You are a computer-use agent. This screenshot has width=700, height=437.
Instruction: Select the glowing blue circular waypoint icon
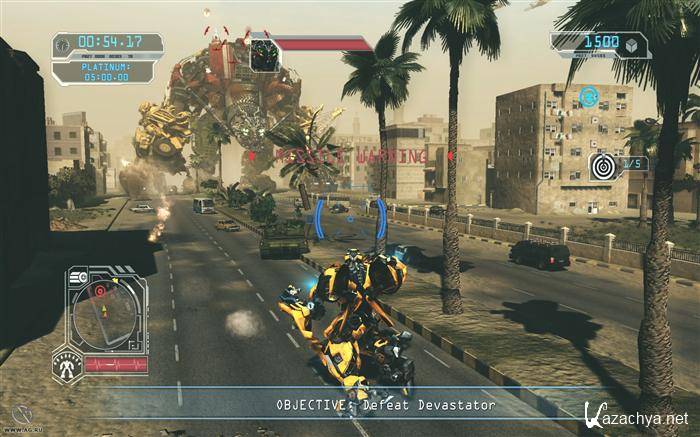(588, 97)
